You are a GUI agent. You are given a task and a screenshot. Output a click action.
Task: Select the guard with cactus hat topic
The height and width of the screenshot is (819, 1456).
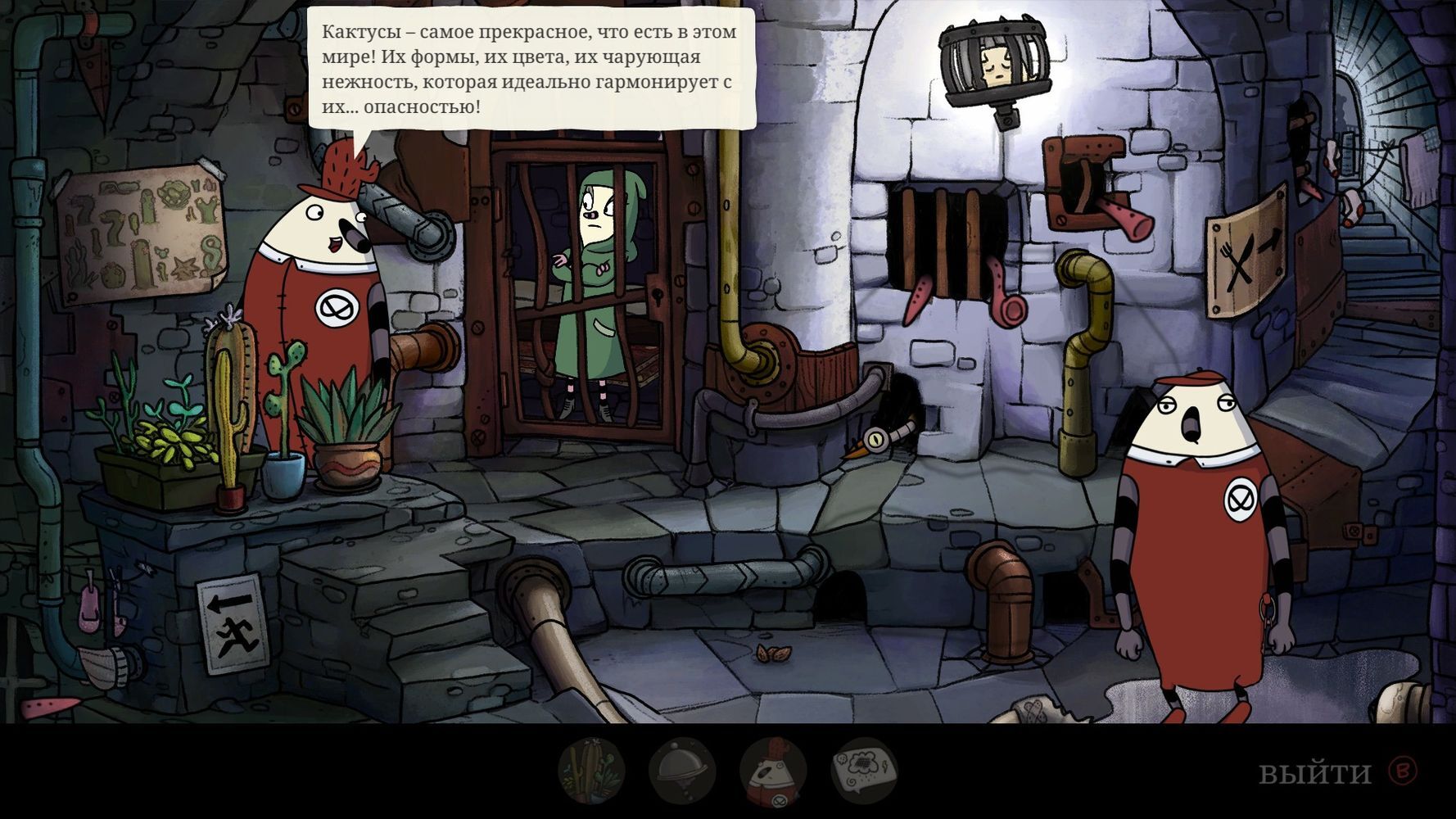click(773, 771)
